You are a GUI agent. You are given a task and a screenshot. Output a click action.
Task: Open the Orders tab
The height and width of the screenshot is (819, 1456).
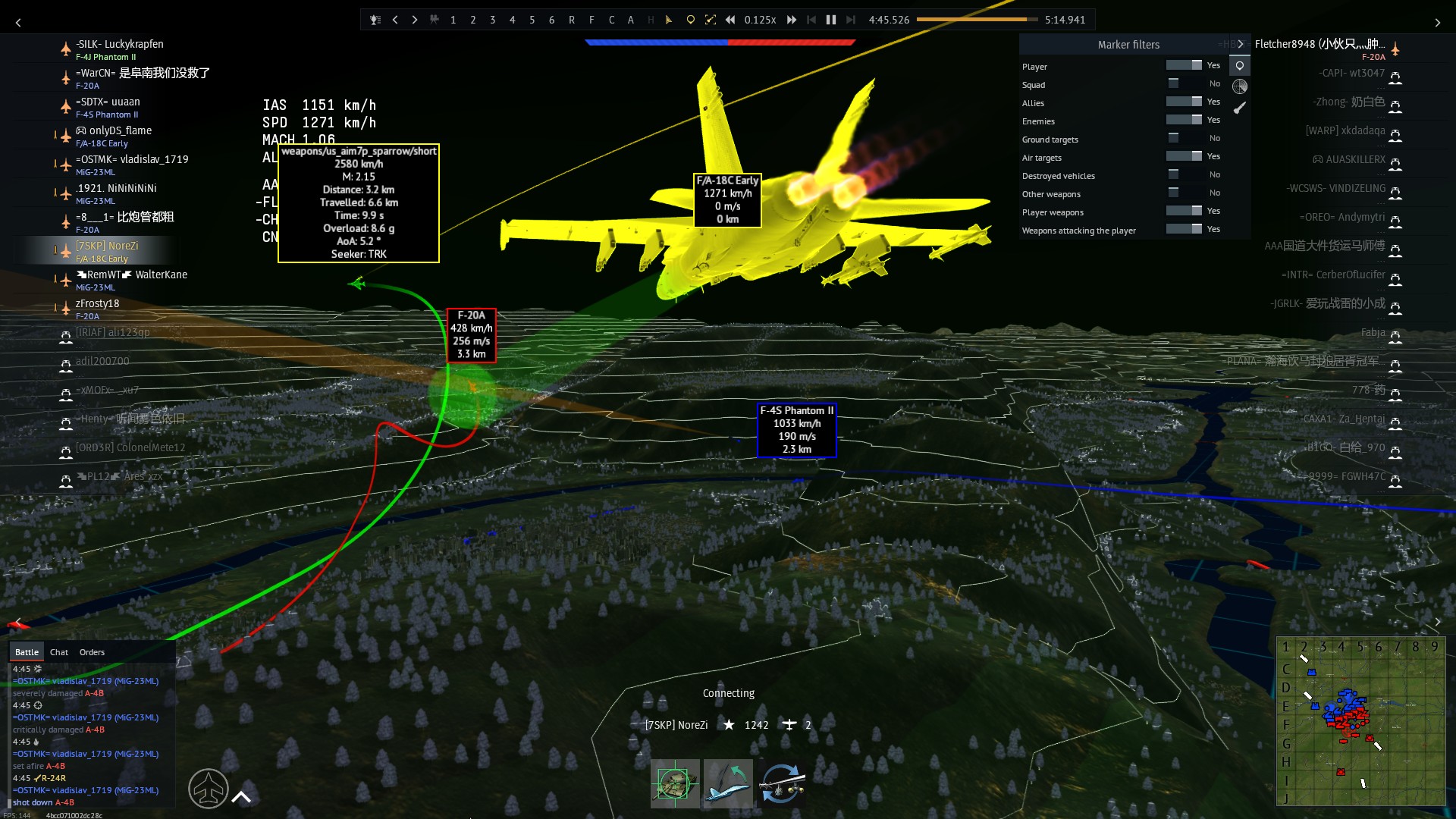(x=92, y=652)
